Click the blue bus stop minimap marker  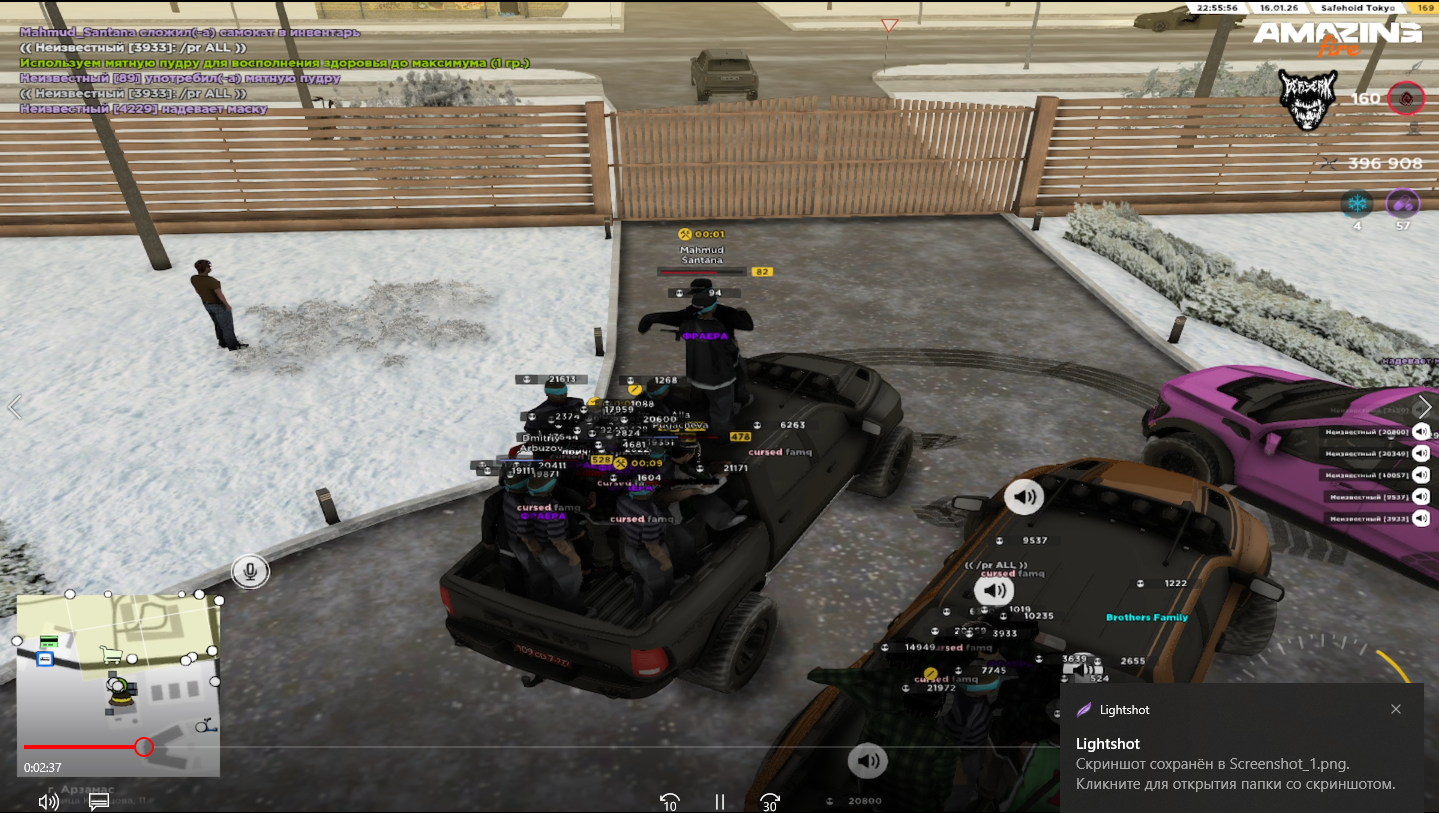(45, 659)
